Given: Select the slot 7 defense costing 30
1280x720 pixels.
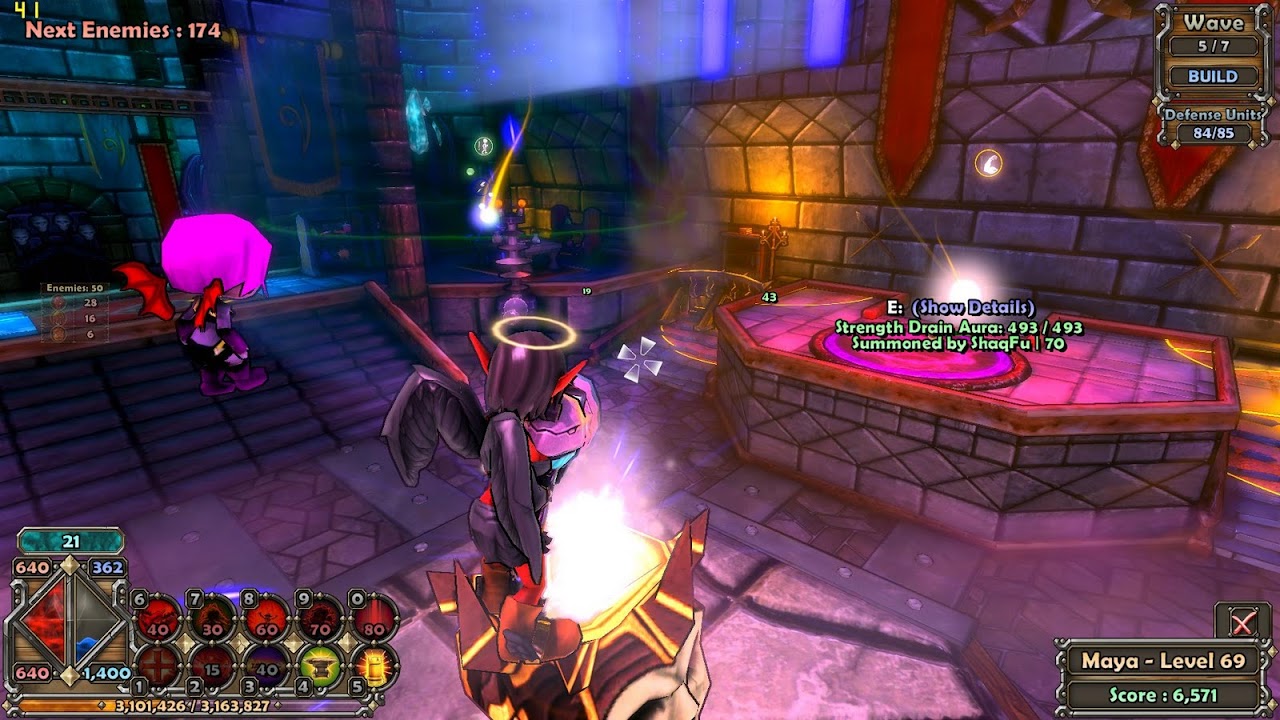Looking at the screenshot, I should click(212, 619).
